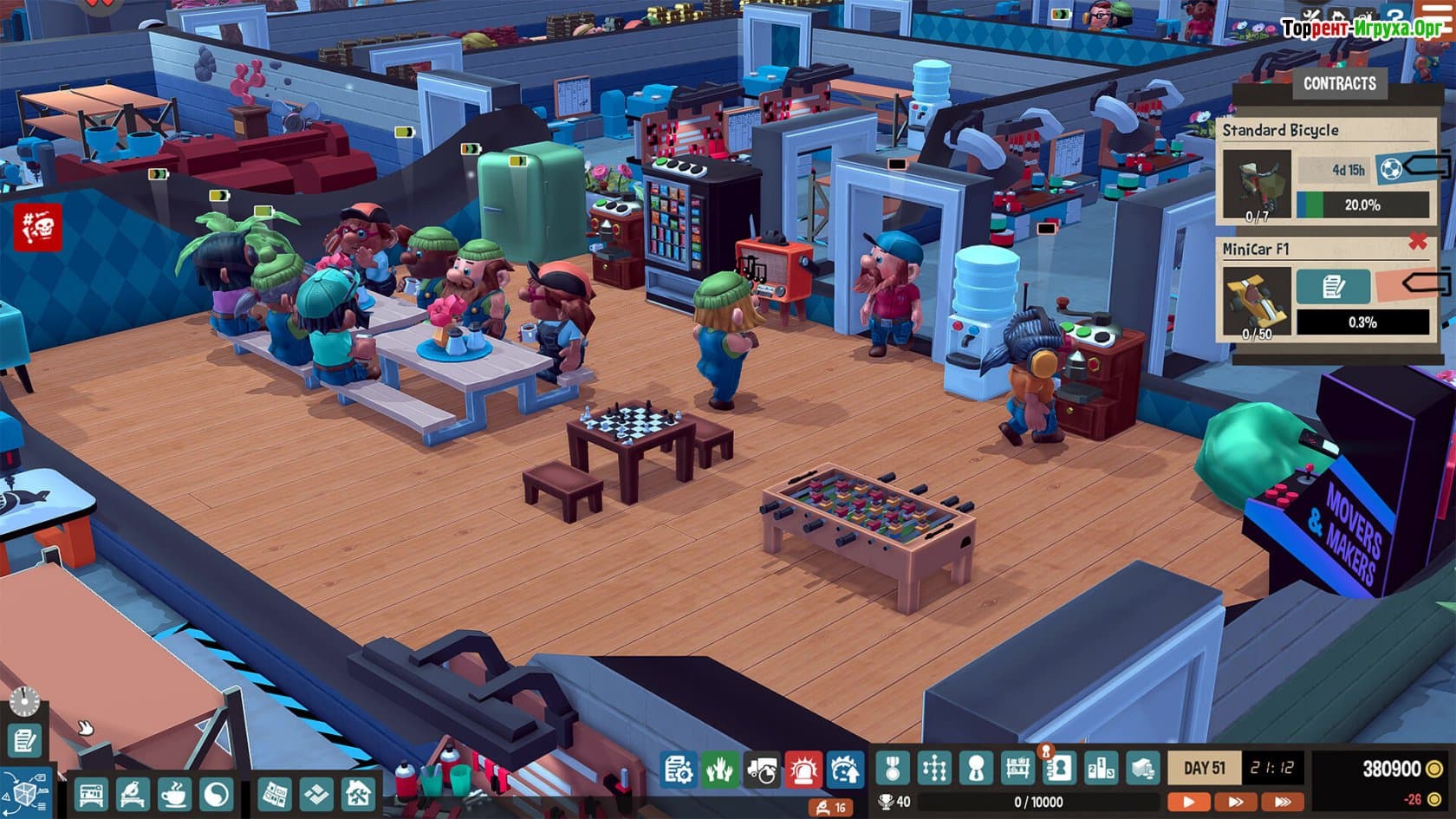The height and width of the screenshot is (819, 1456).
Task: Open the coffee cup break-room build category
Action: [174, 793]
